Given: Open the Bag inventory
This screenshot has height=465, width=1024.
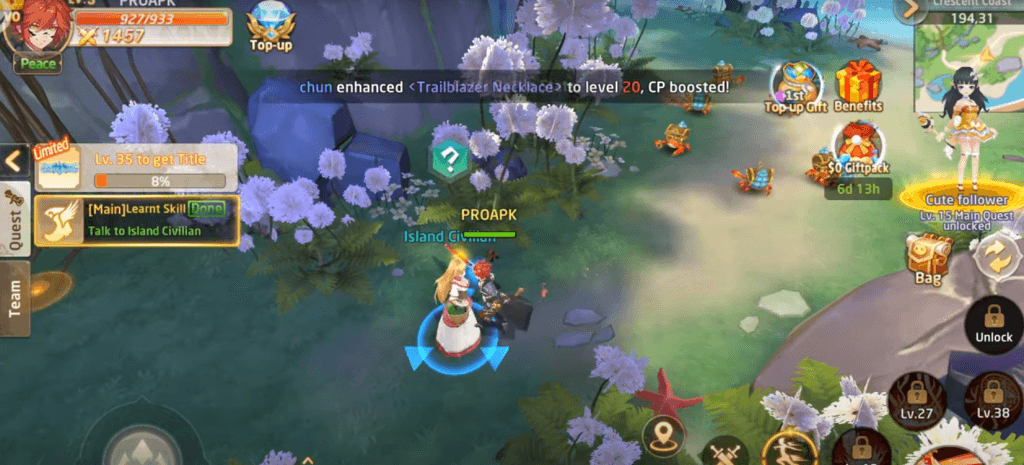Looking at the screenshot, I should point(927,259).
